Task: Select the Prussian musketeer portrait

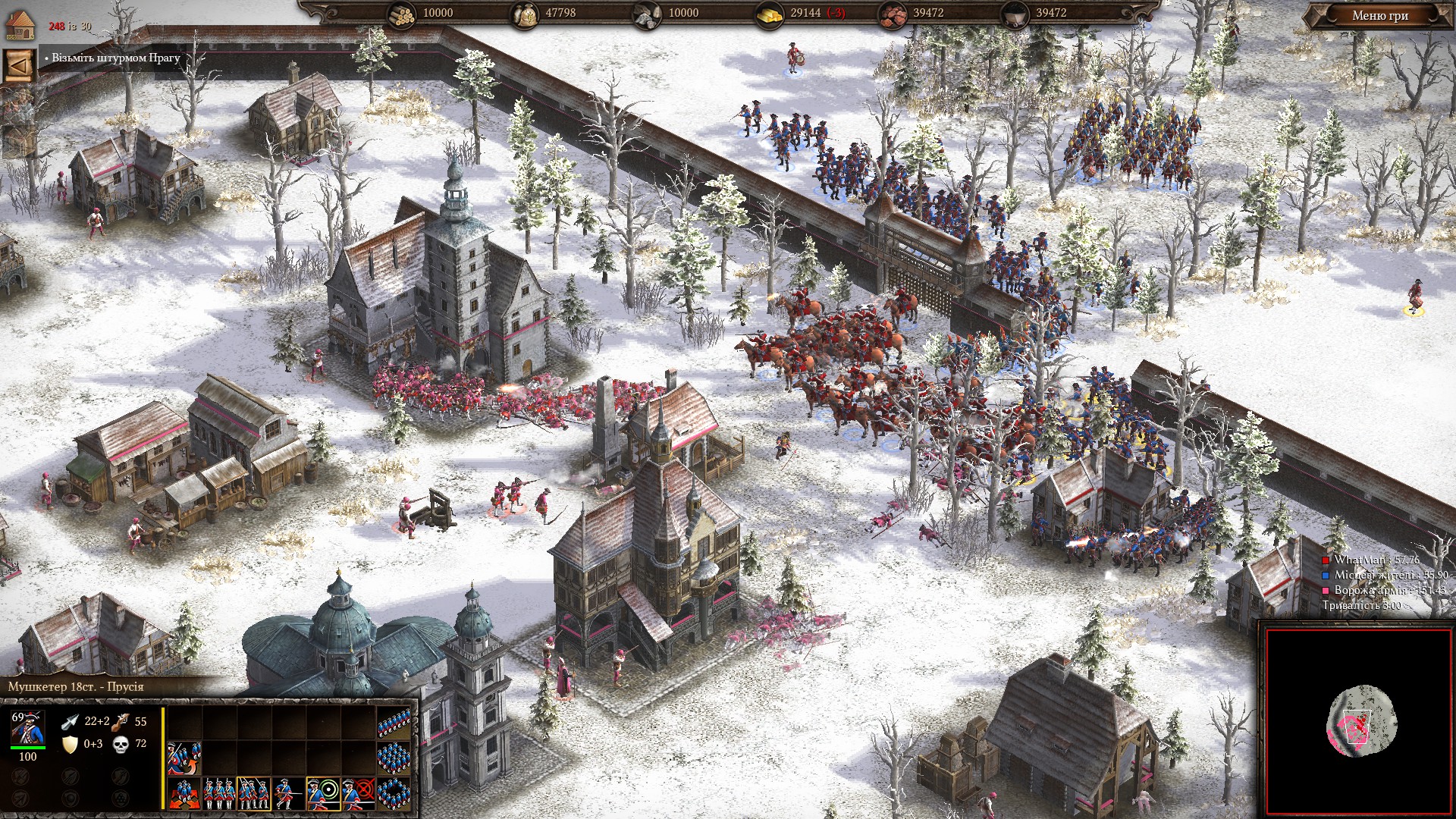Action: click(x=28, y=728)
